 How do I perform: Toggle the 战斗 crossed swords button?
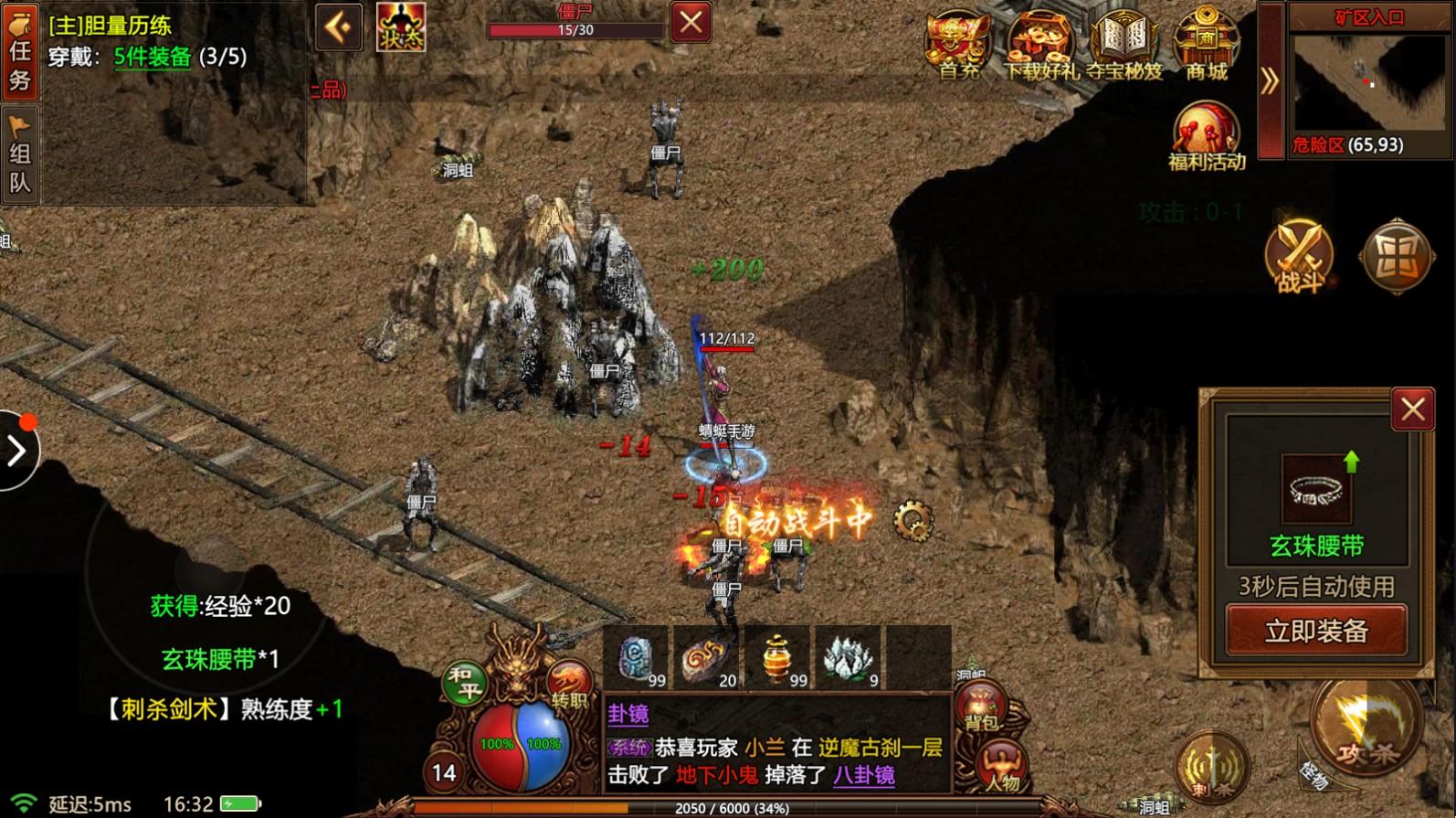(1298, 257)
